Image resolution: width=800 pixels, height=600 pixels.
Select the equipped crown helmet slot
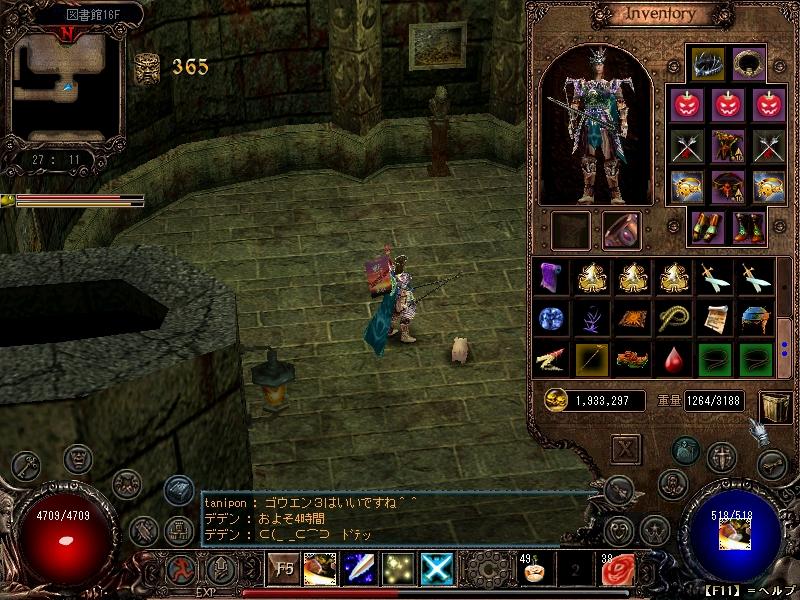coord(708,63)
